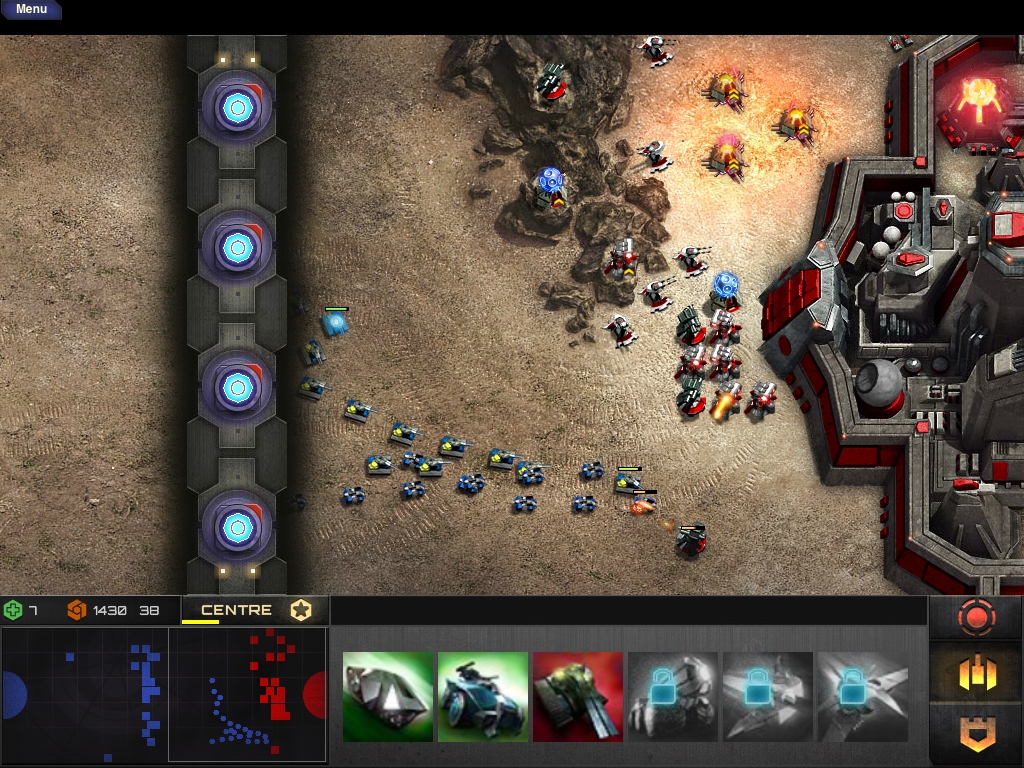The width and height of the screenshot is (1024, 768).
Task: Click the battlefield minimap
Action: tap(164, 695)
